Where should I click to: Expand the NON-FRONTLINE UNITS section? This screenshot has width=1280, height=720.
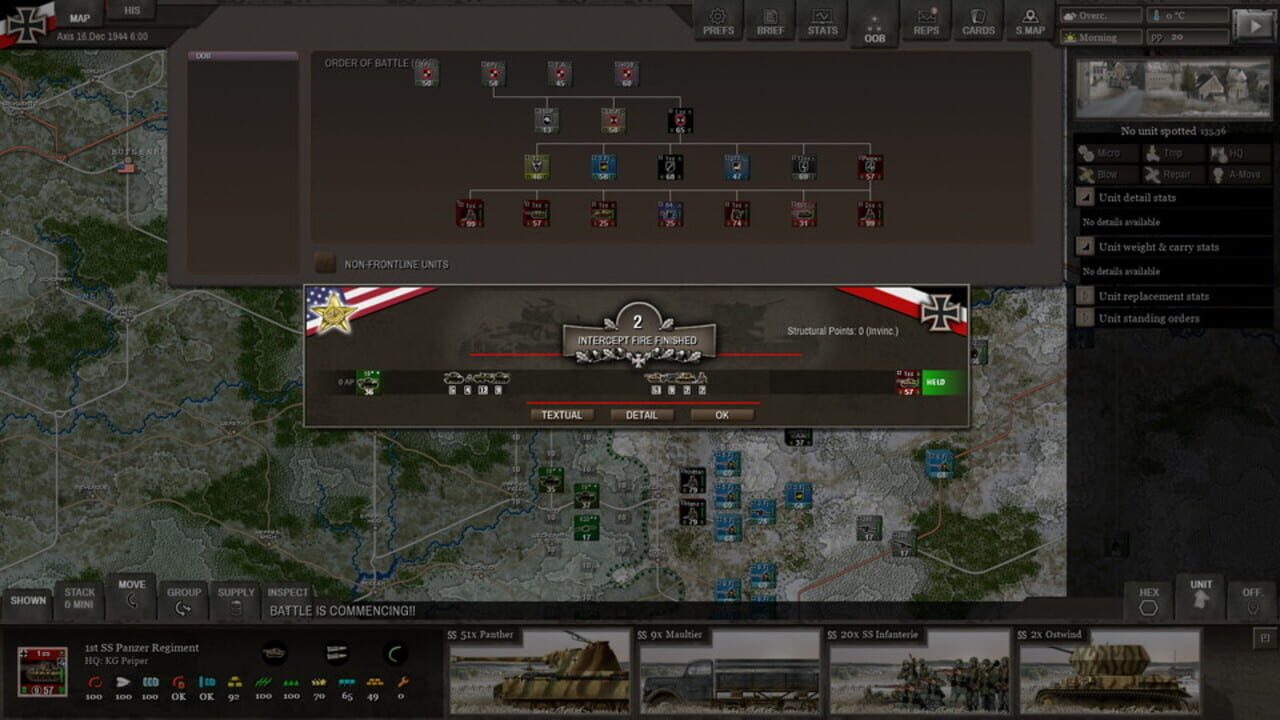click(x=324, y=263)
